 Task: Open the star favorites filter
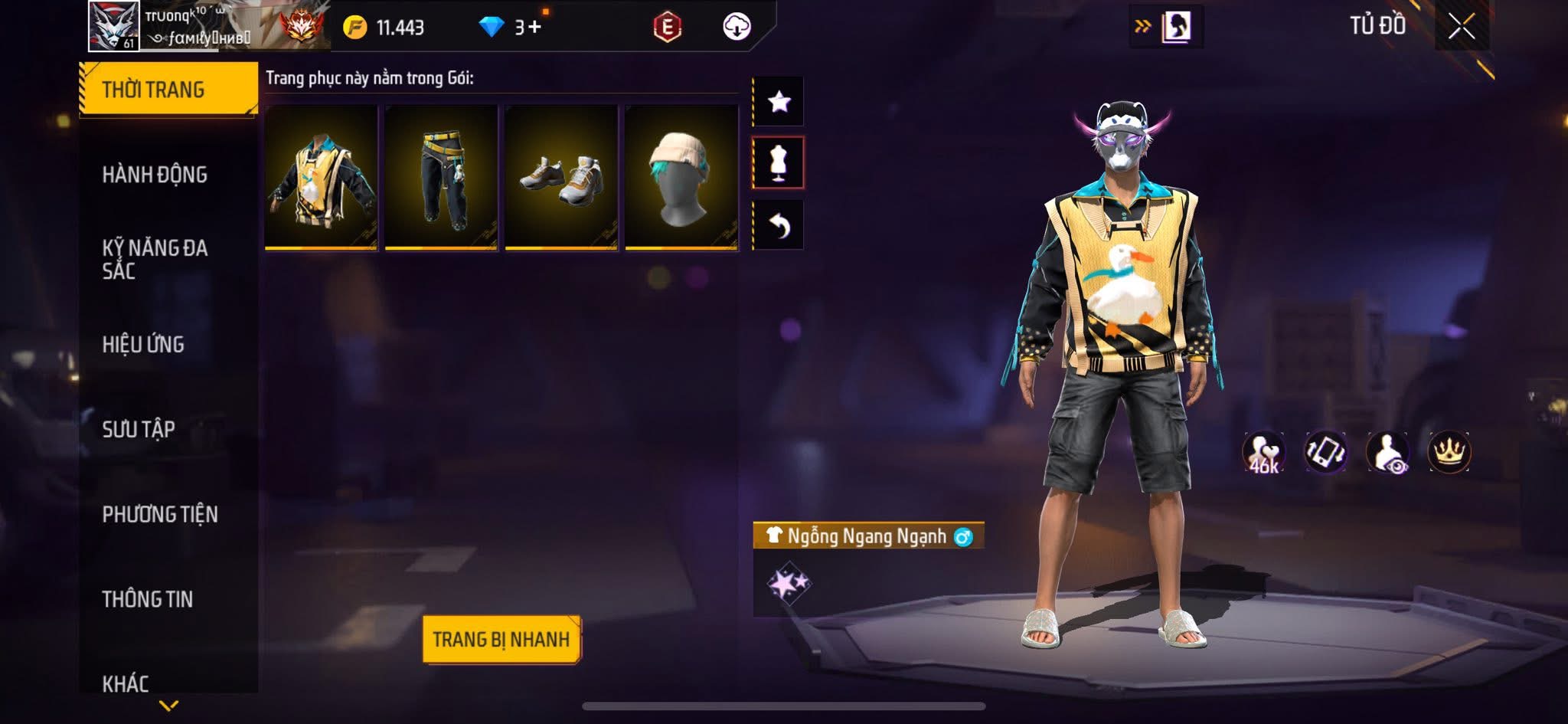click(x=779, y=101)
